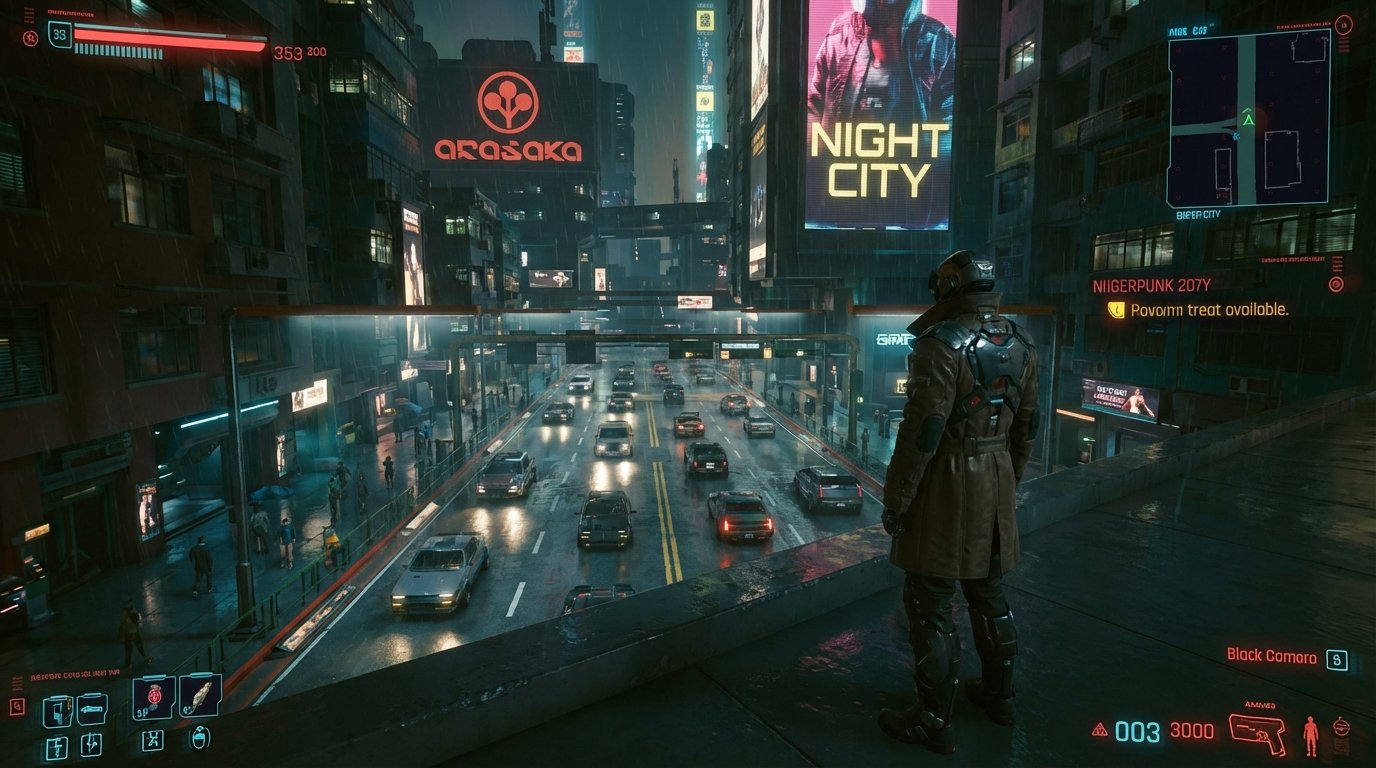Select the NIIGERPUNK 207Y quest title
1376x768 pixels.
click(x=1151, y=283)
